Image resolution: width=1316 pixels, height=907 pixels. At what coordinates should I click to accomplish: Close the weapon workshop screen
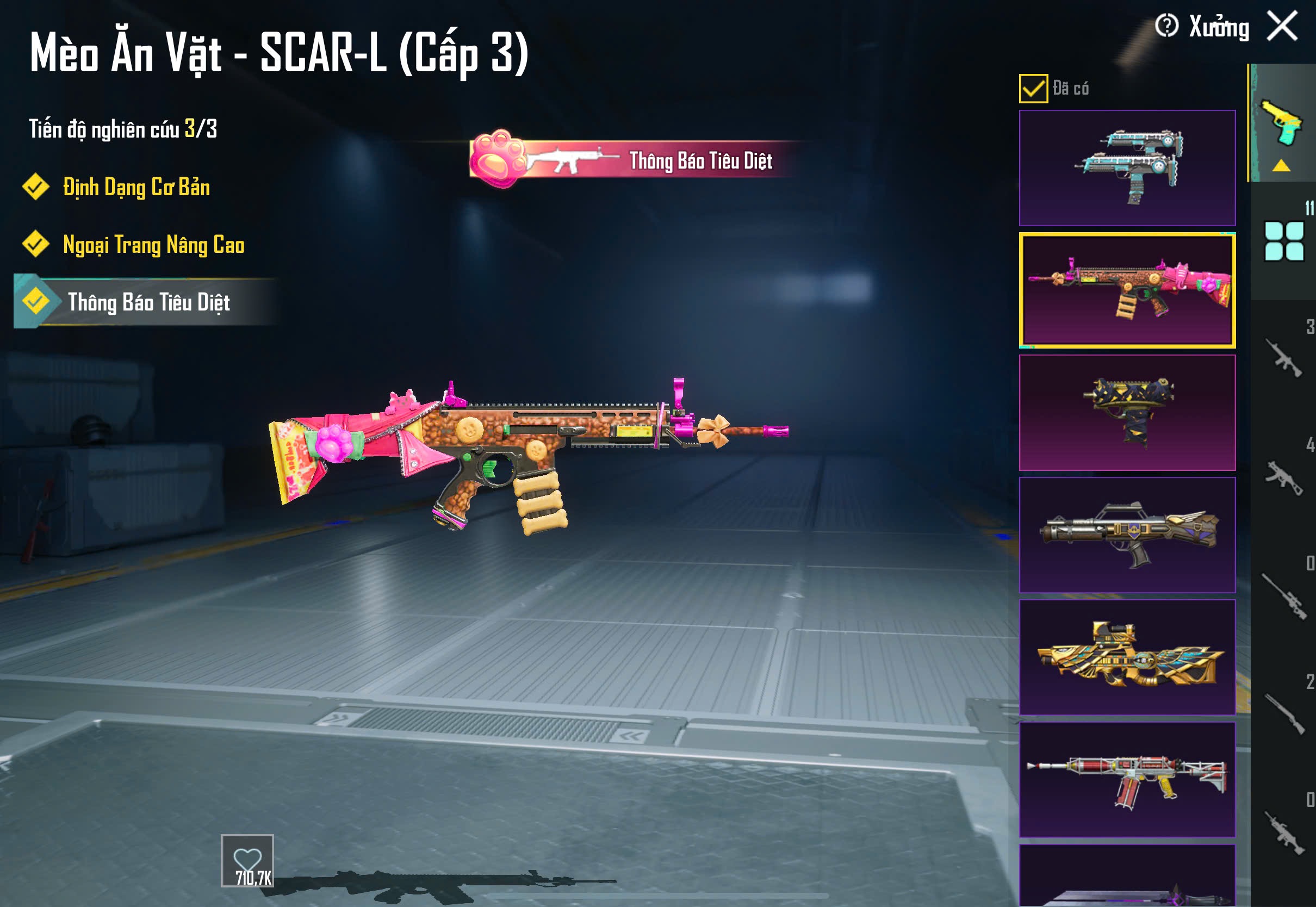[1282, 27]
